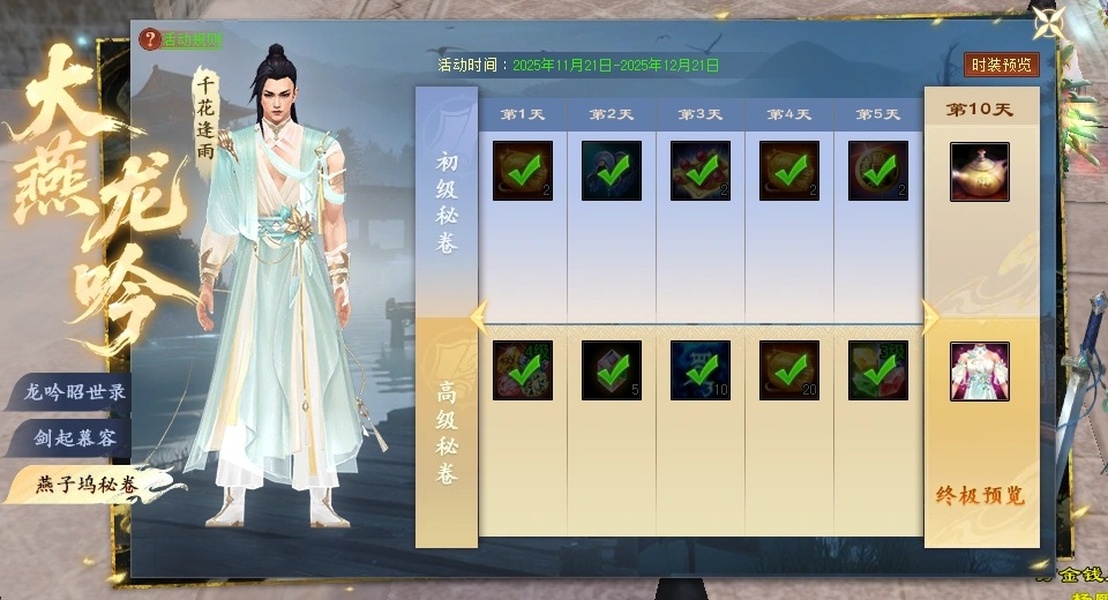Page rewards left with the left arrow
This screenshot has height=600, width=1108.
[x=480, y=317]
